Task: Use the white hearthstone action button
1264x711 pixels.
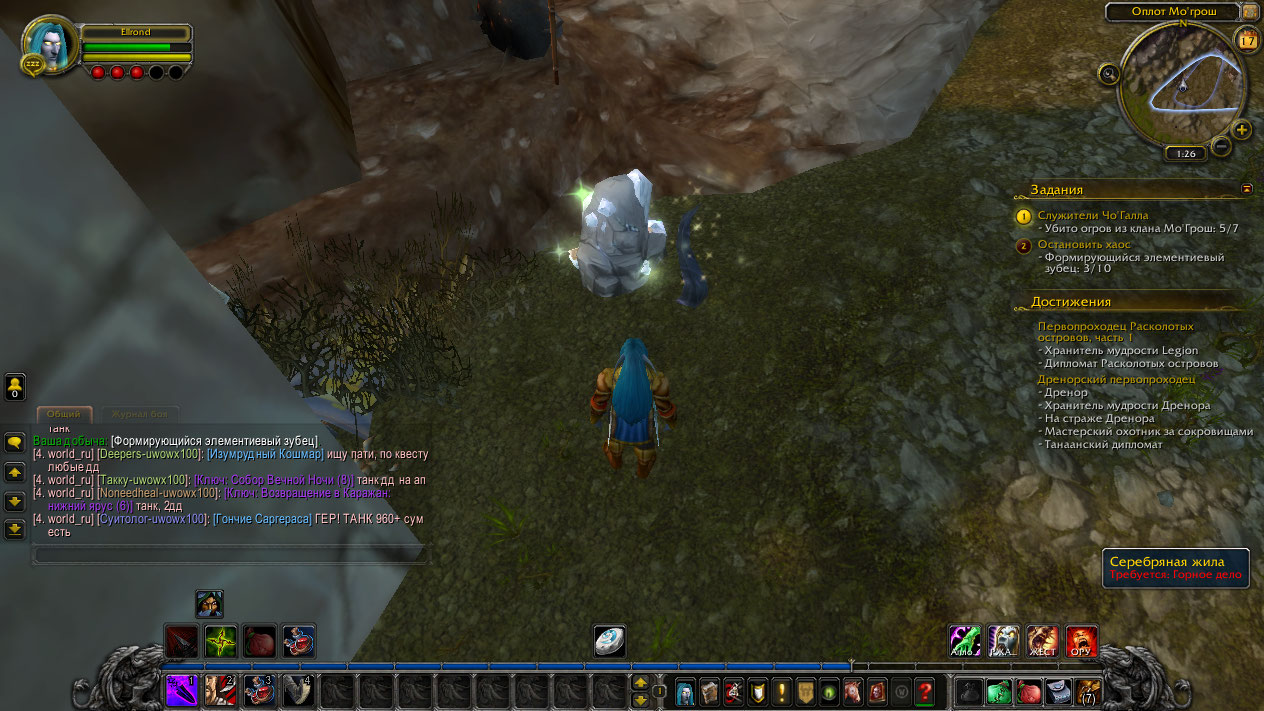Action: point(609,641)
